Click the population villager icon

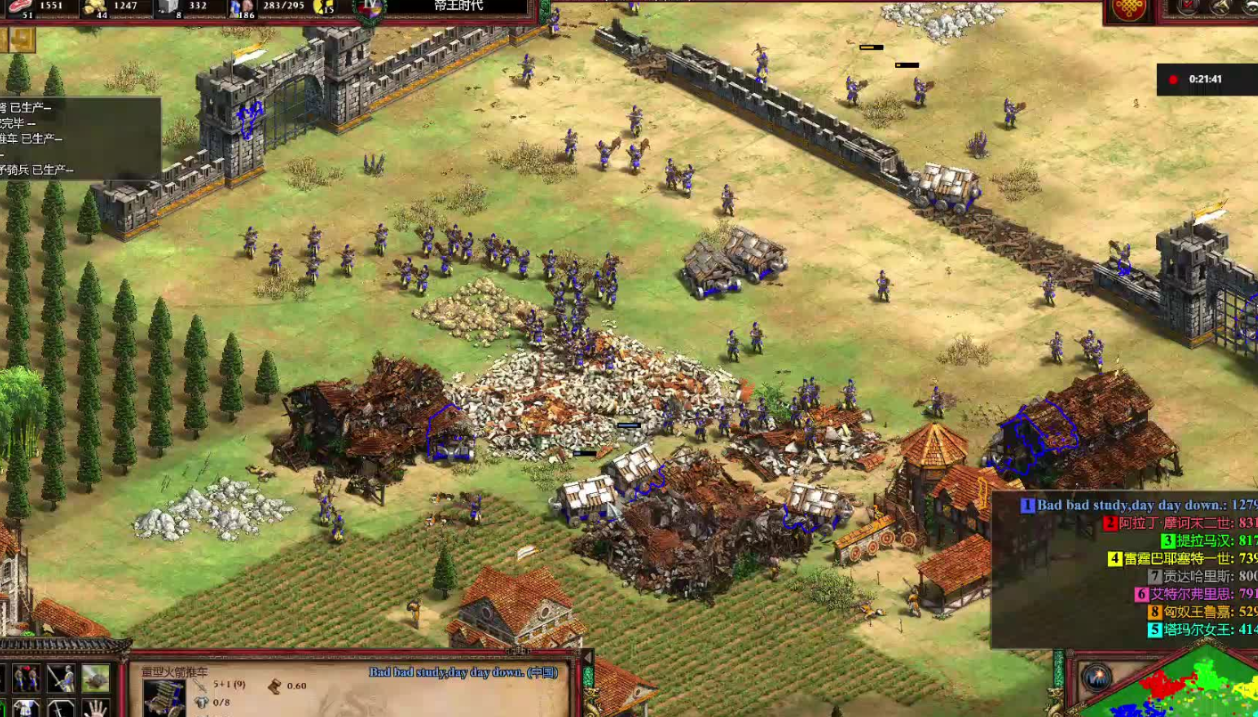[x=241, y=7]
